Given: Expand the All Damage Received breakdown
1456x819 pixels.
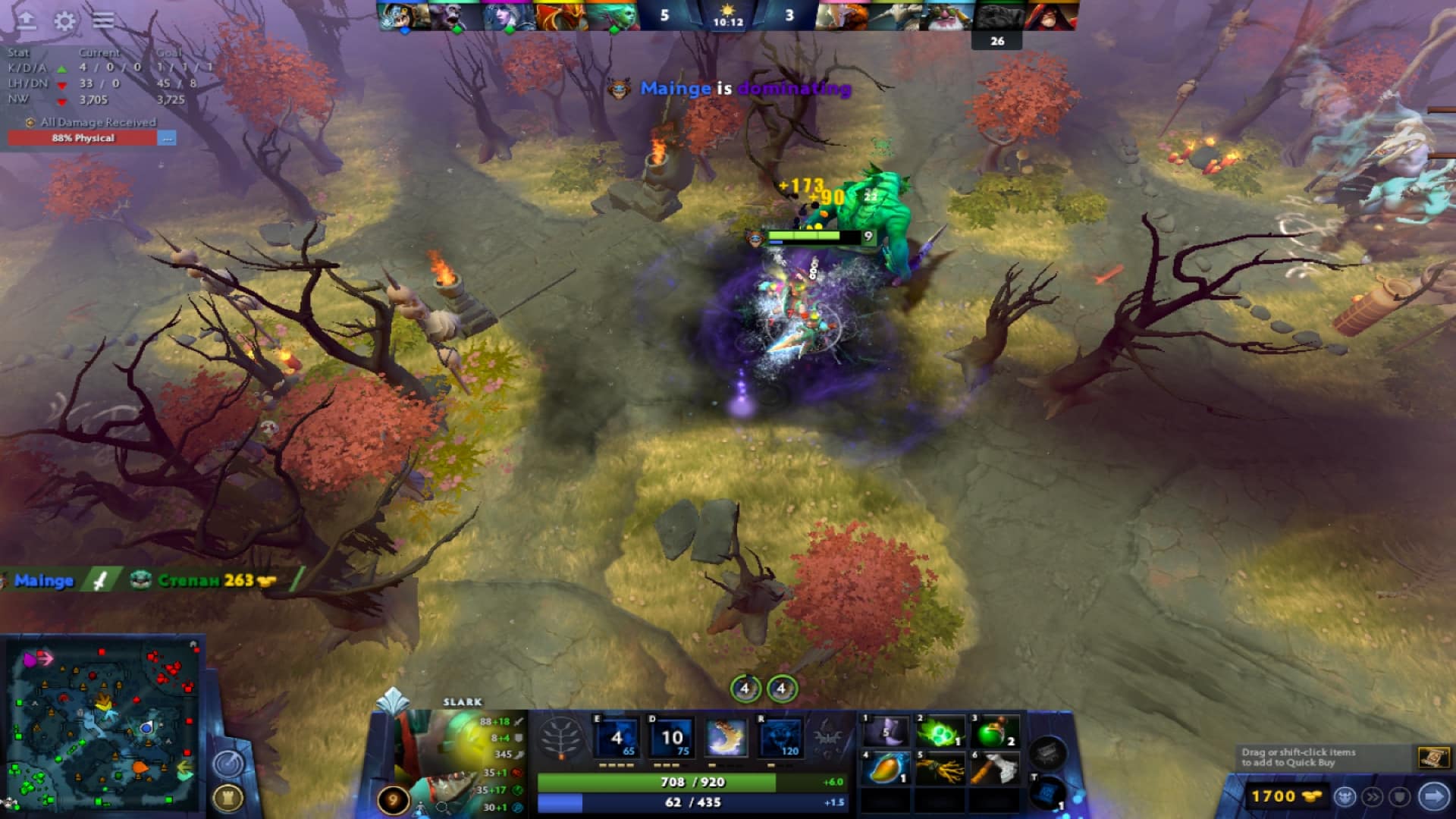Looking at the screenshot, I should point(168,139).
